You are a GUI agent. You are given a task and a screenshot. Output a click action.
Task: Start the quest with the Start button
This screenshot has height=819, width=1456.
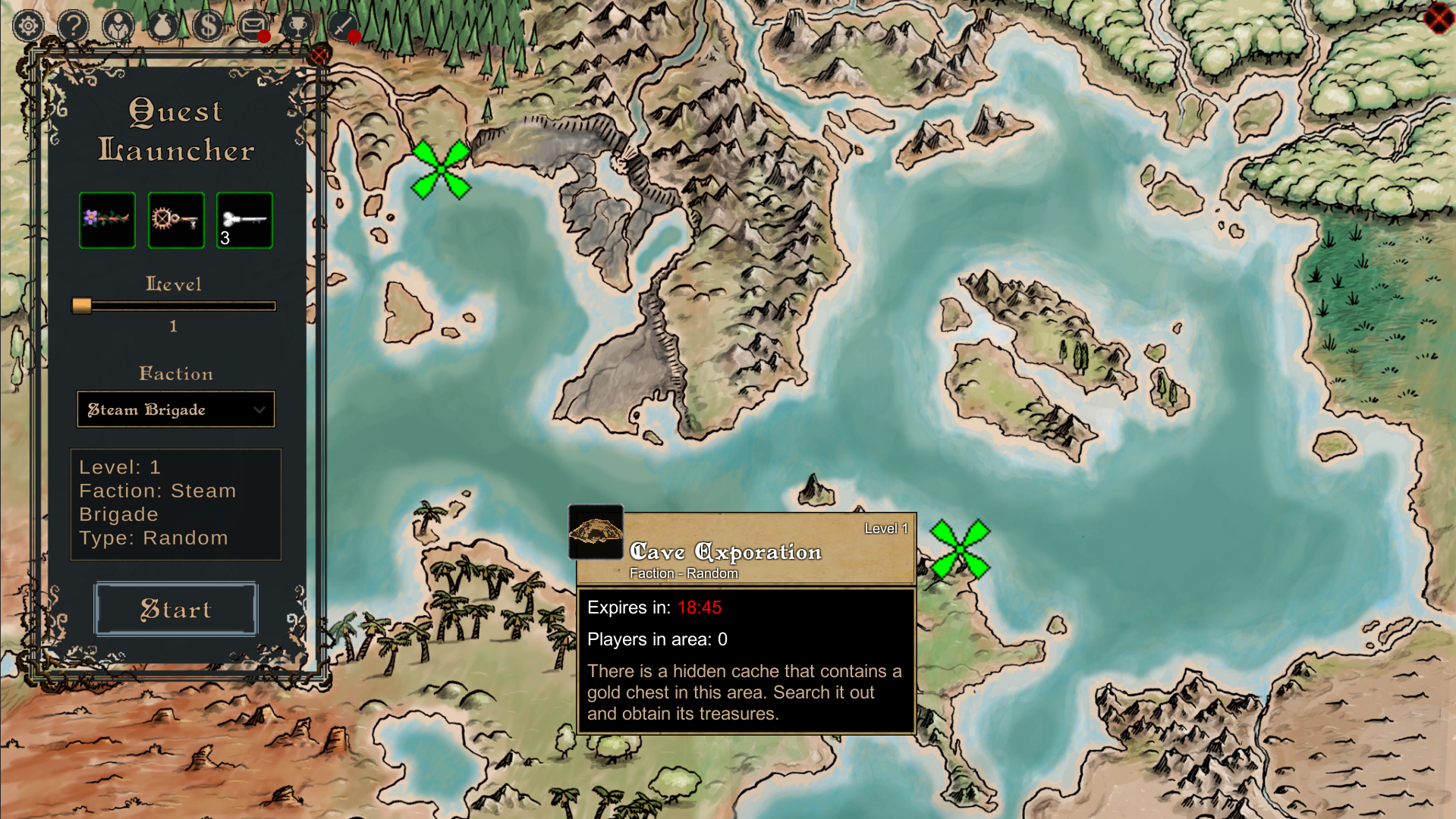coord(176,609)
